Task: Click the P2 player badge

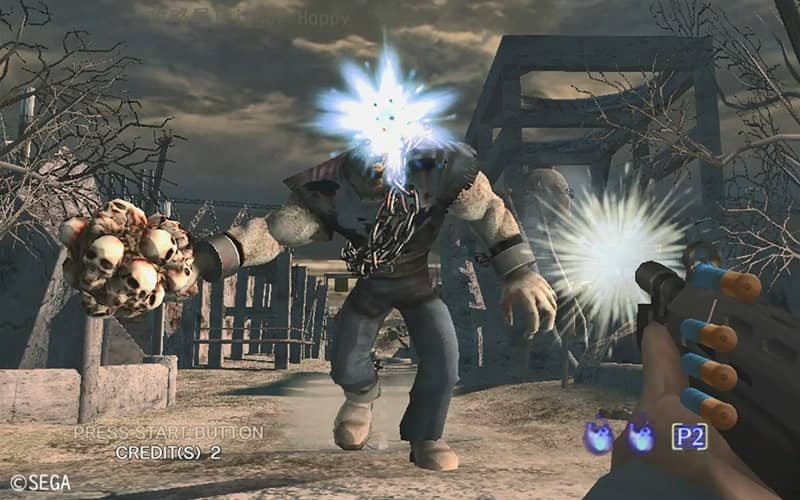Action: point(689,437)
